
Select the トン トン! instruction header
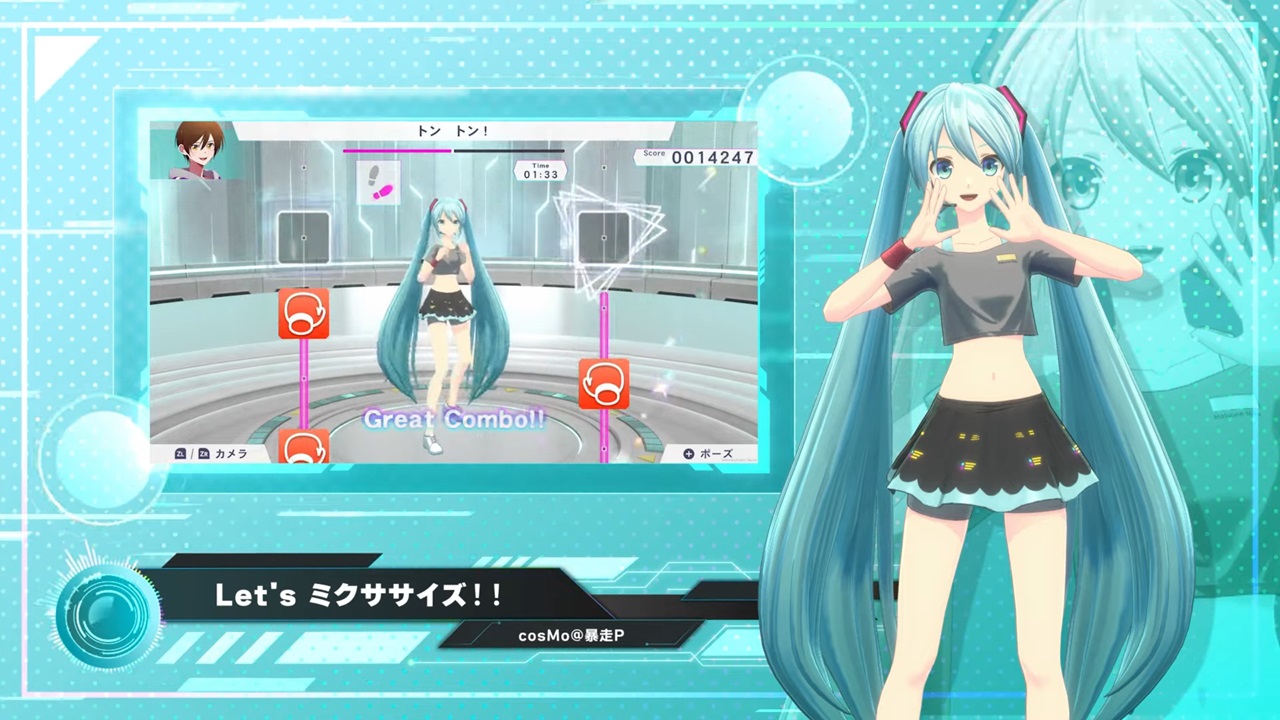click(x=455, y=131)
